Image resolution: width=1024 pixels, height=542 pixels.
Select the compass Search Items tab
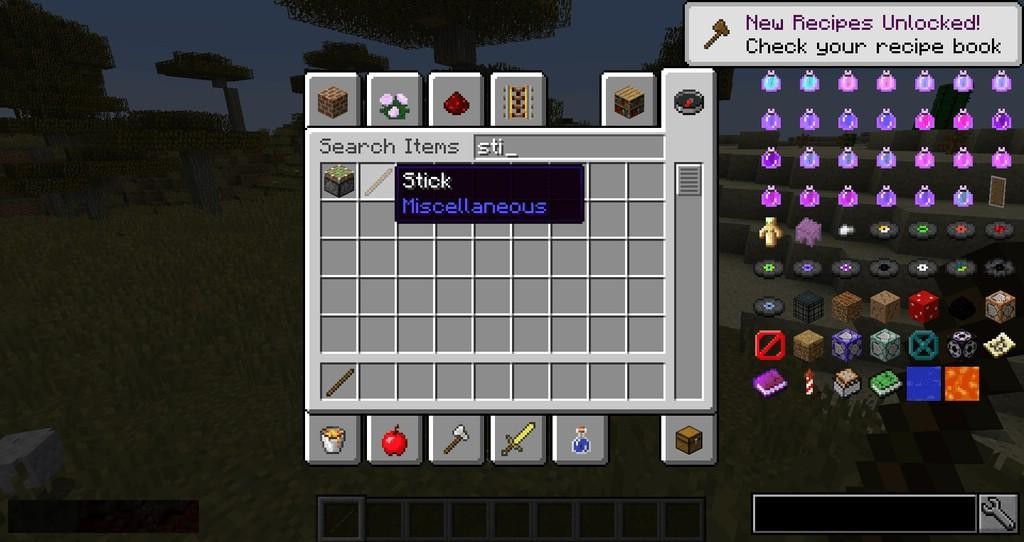[x=689, y=101]
